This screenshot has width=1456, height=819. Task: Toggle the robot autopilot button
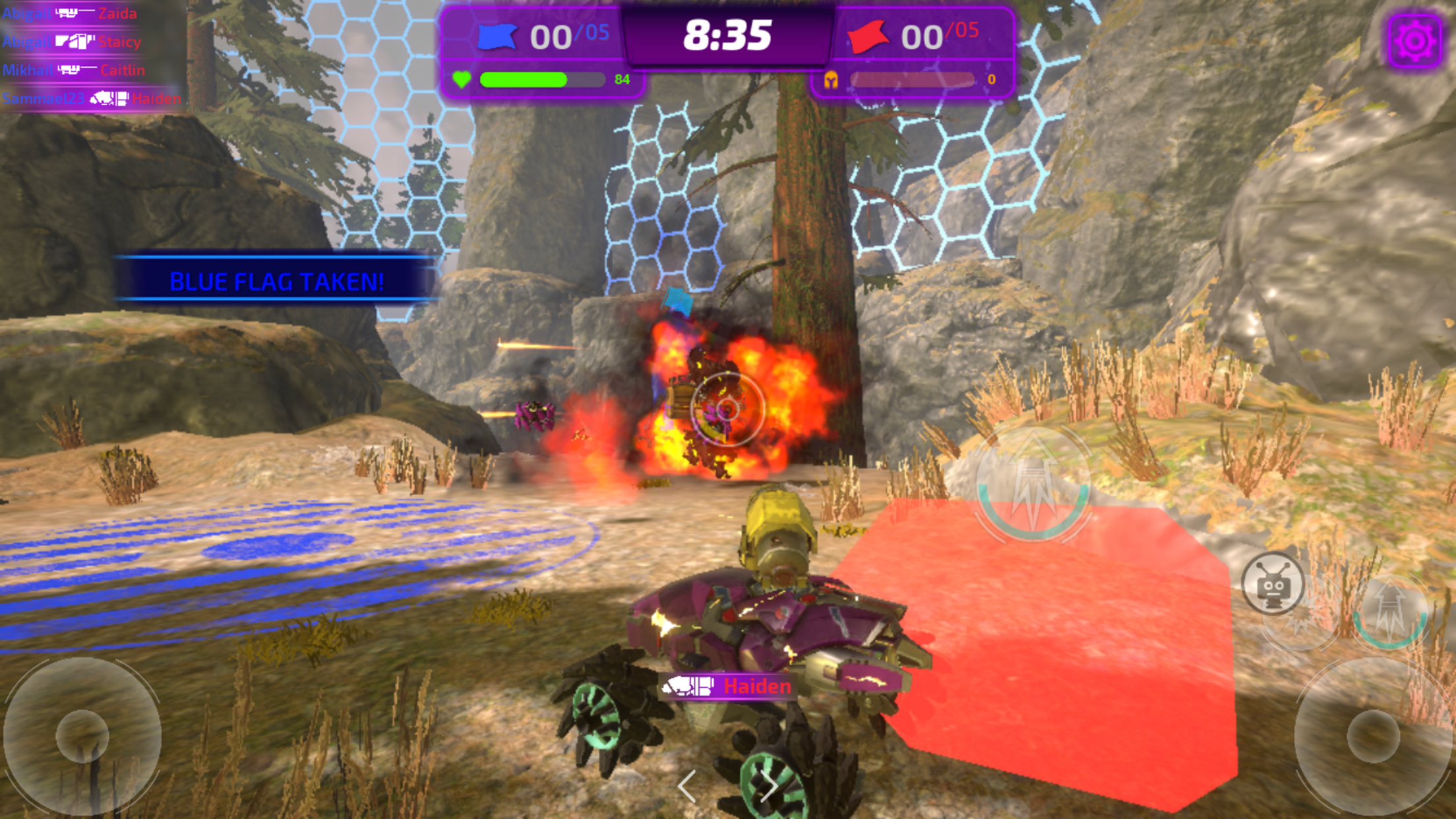pos(1272,584)
